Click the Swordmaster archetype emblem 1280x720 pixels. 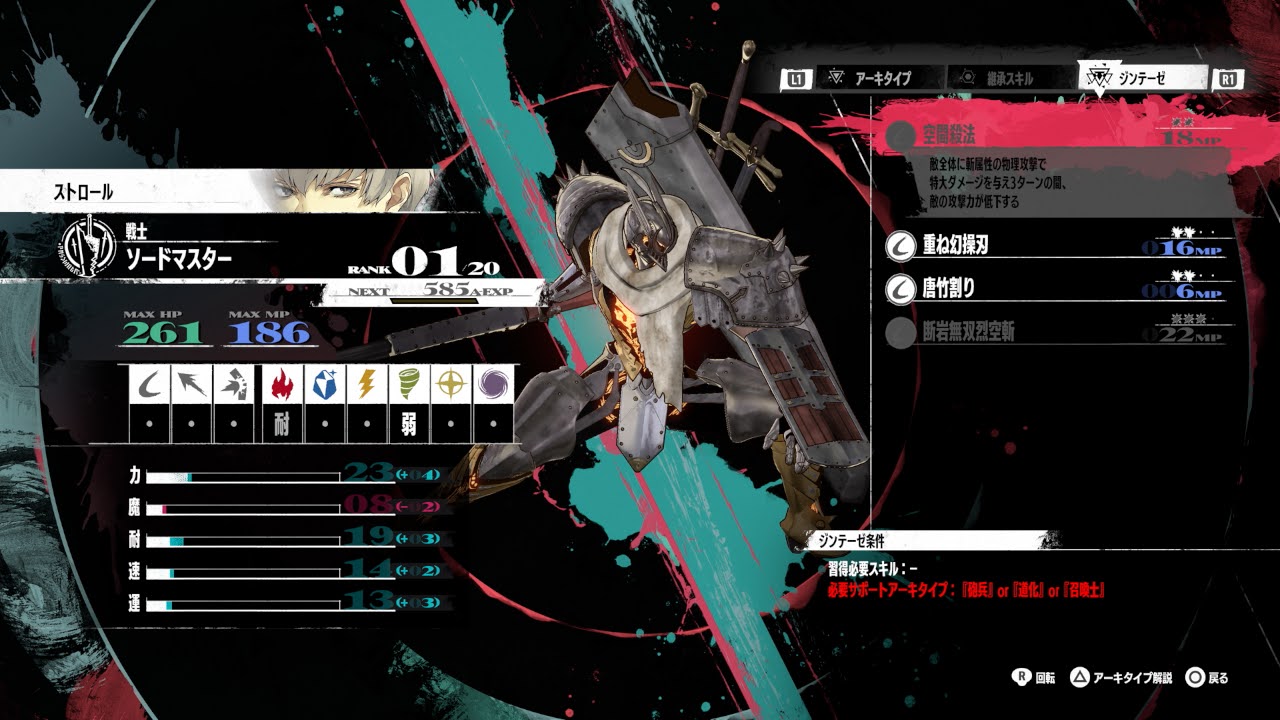tap(87, 246)
